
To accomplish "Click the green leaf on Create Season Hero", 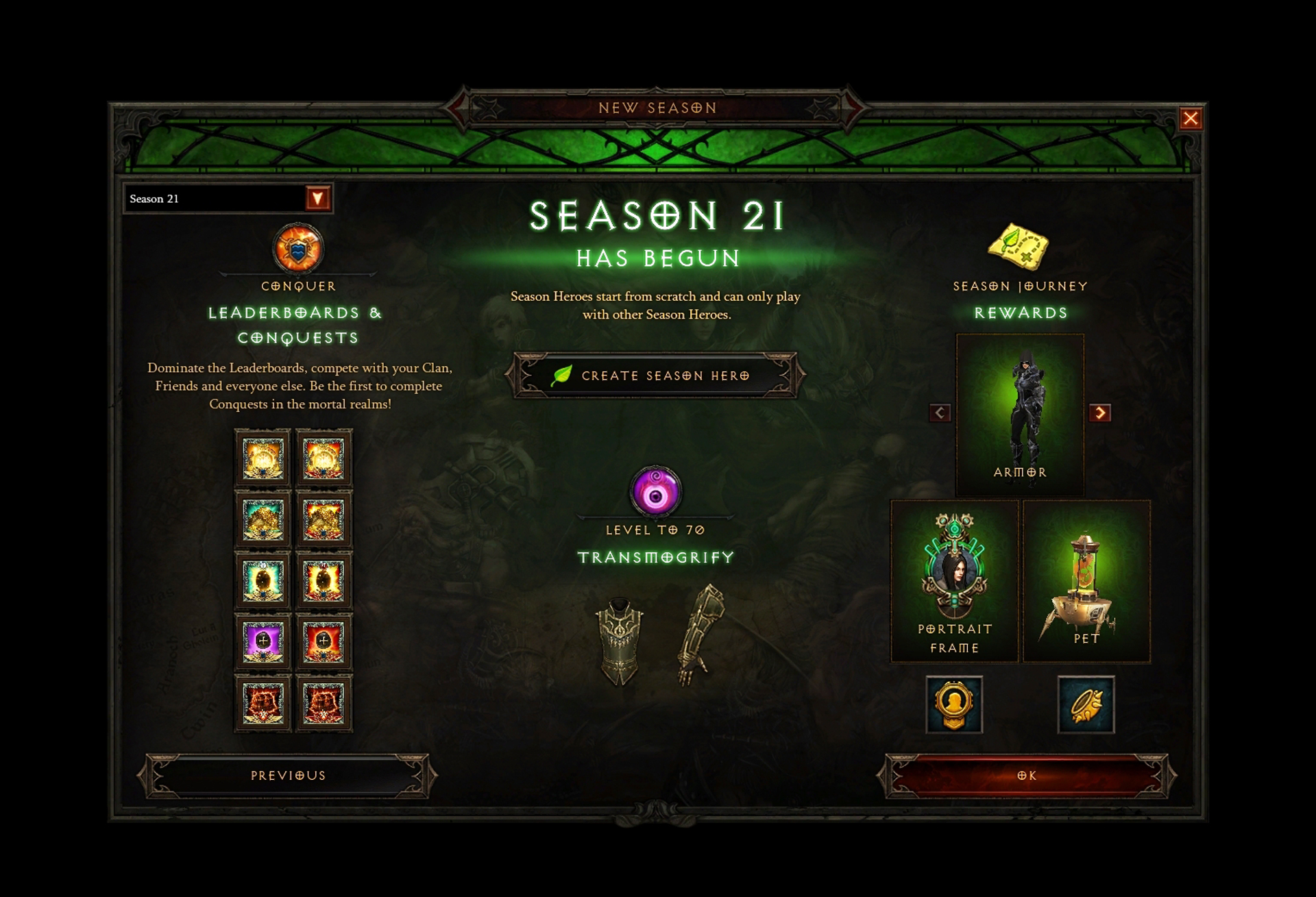I will point(562,376).
